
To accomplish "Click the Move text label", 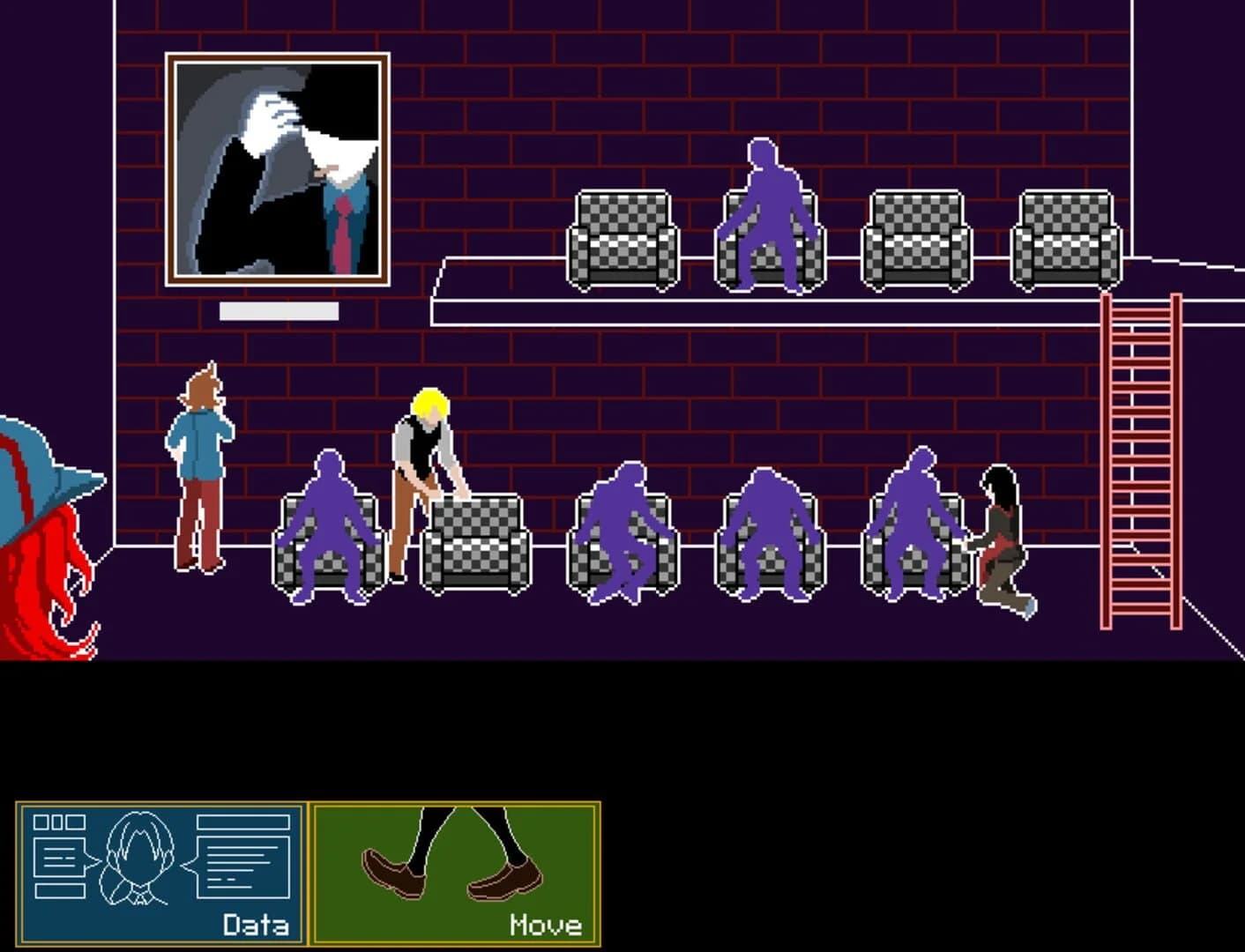I will (x=547, y=926).
